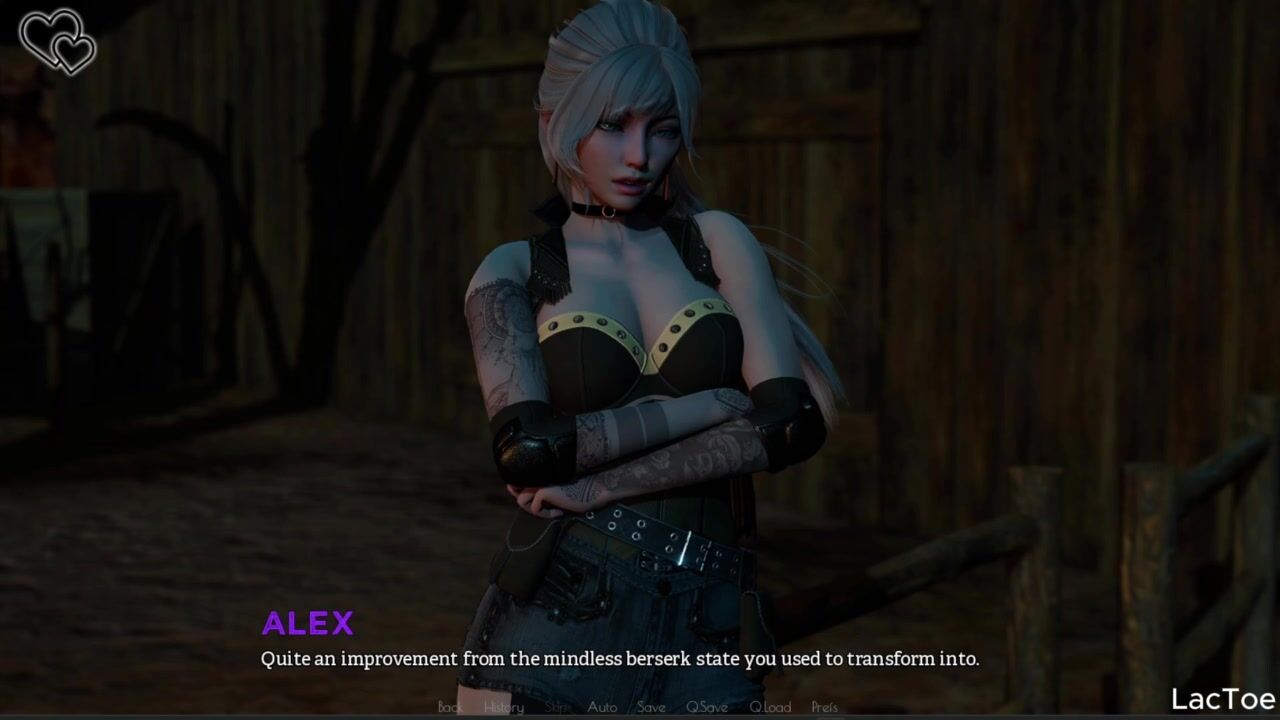1280x720 pixels.
Task: Quick load with Q.Load
Action: (770, 707)
